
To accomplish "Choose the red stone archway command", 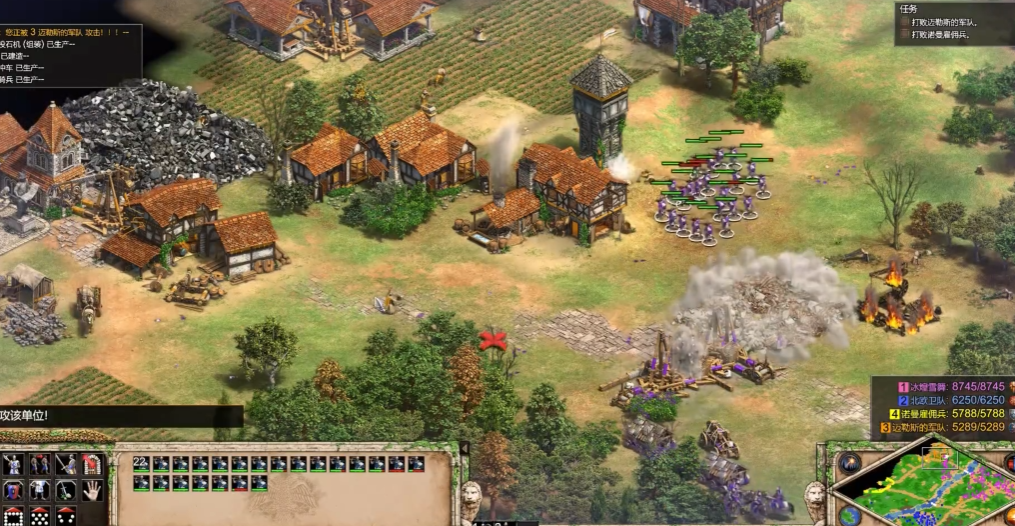I will click(92, 465).
